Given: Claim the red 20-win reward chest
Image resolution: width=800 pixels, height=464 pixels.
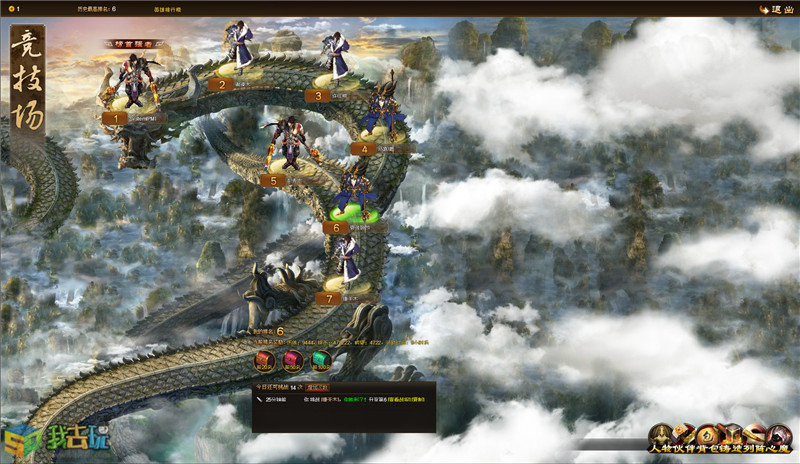Looking at the screenshot, I should tap(266, 360).
